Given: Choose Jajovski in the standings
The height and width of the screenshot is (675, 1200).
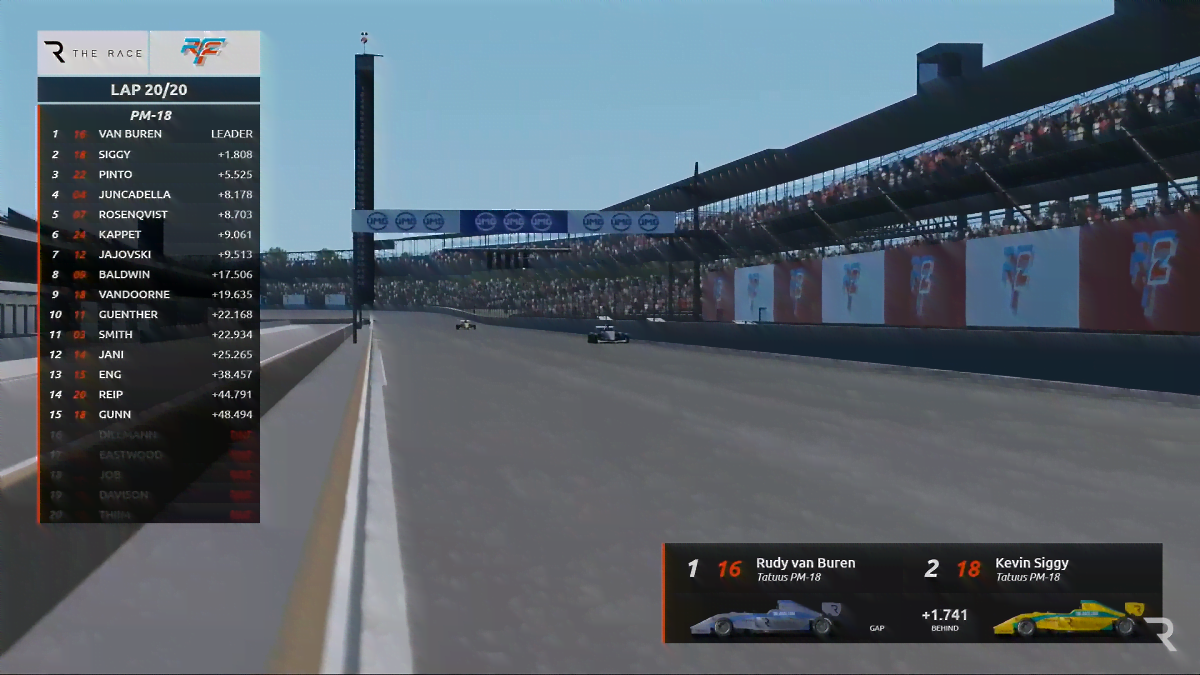Looking at the screenshot, I should pos(150,255).
